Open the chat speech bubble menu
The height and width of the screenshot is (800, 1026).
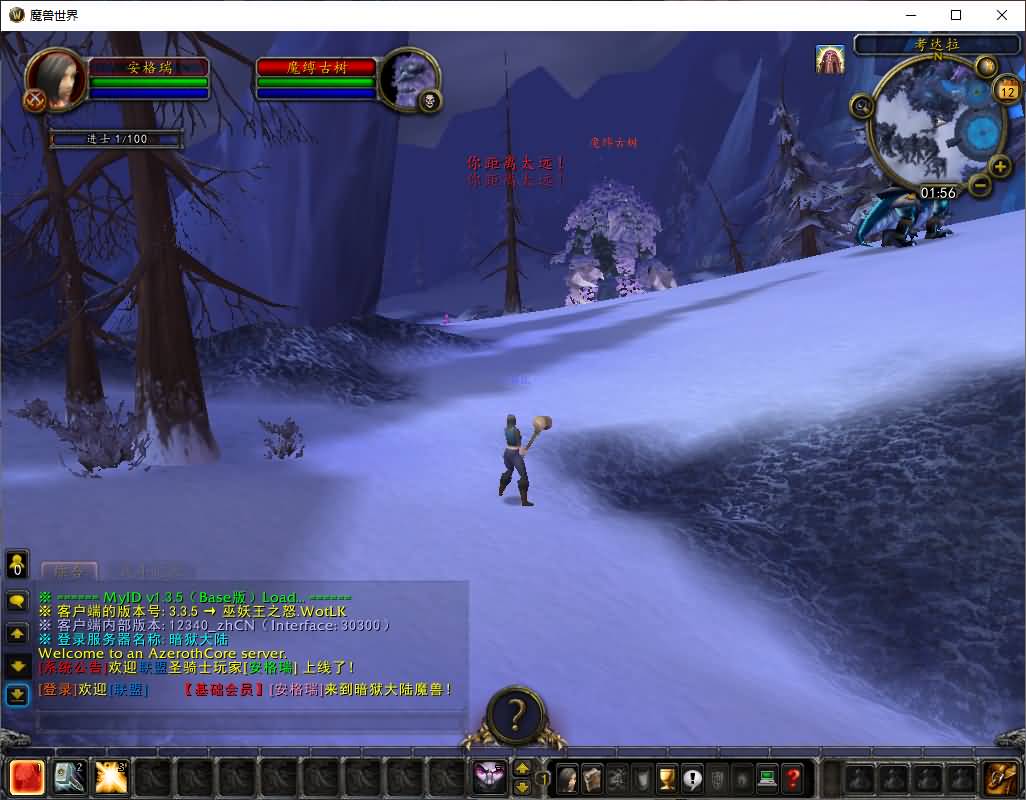[17, 602]
